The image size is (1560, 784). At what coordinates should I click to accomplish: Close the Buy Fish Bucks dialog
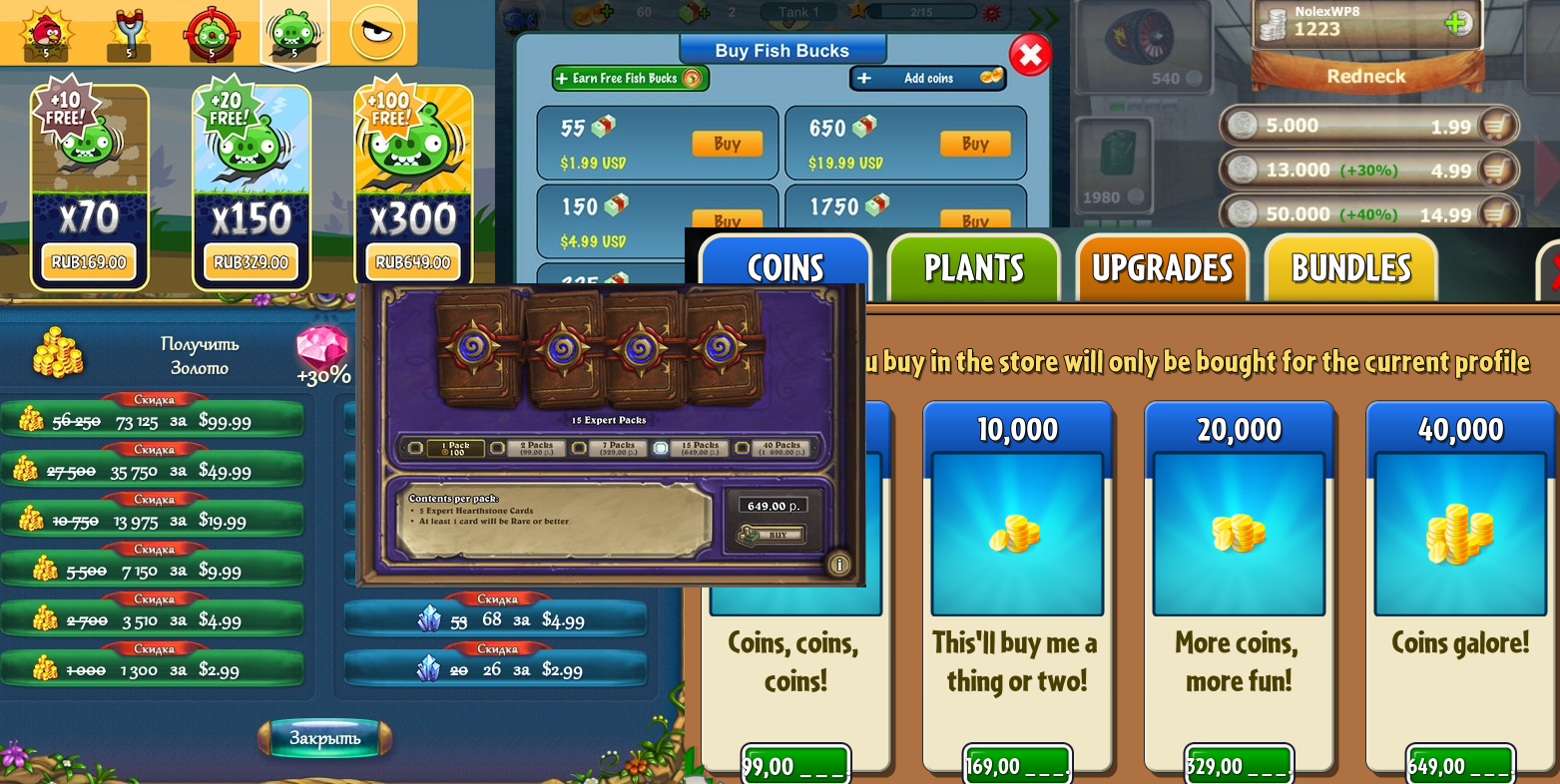point(1030,56)
